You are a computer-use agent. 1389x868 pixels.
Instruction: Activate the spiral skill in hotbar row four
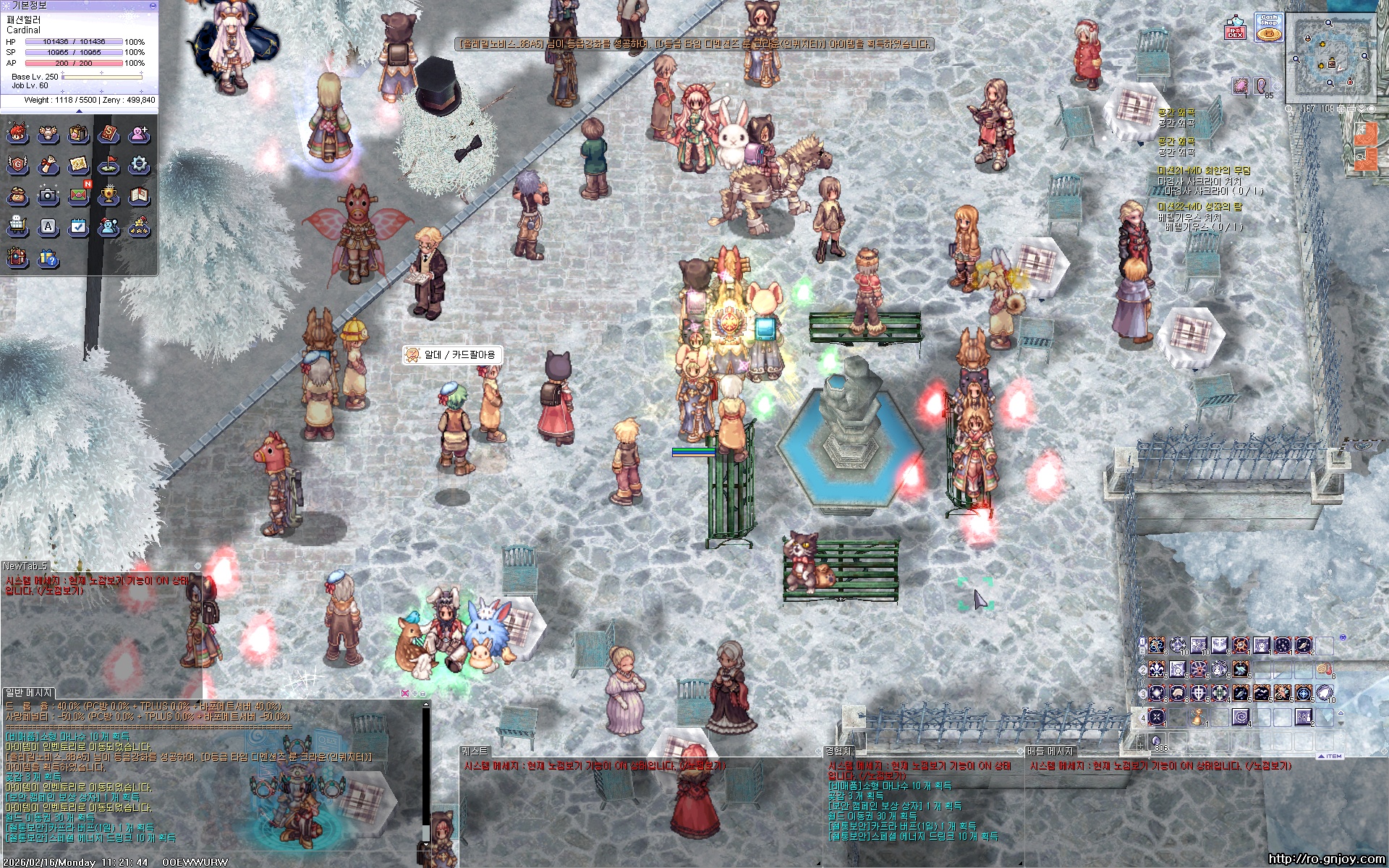coord(1240,718)
